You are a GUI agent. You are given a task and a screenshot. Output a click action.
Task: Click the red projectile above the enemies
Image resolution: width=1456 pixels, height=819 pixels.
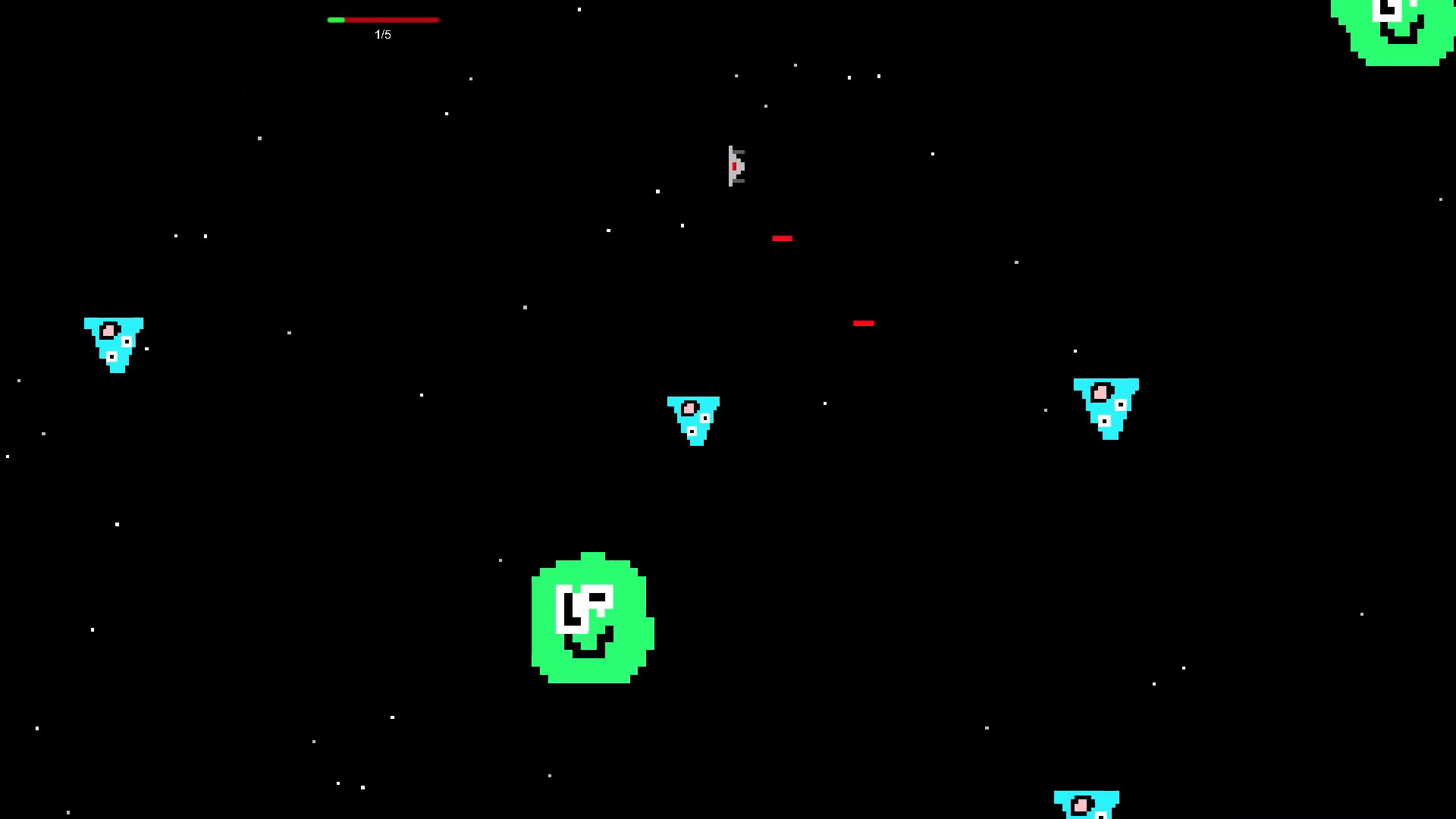point(783,238)
